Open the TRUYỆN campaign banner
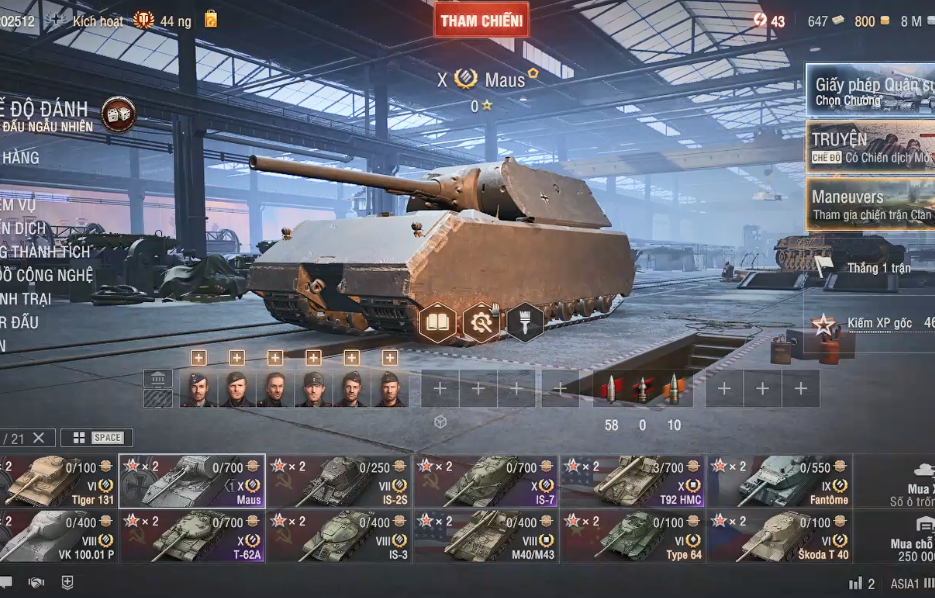This screenshot has height=598, width=935. tap(871, 147)
